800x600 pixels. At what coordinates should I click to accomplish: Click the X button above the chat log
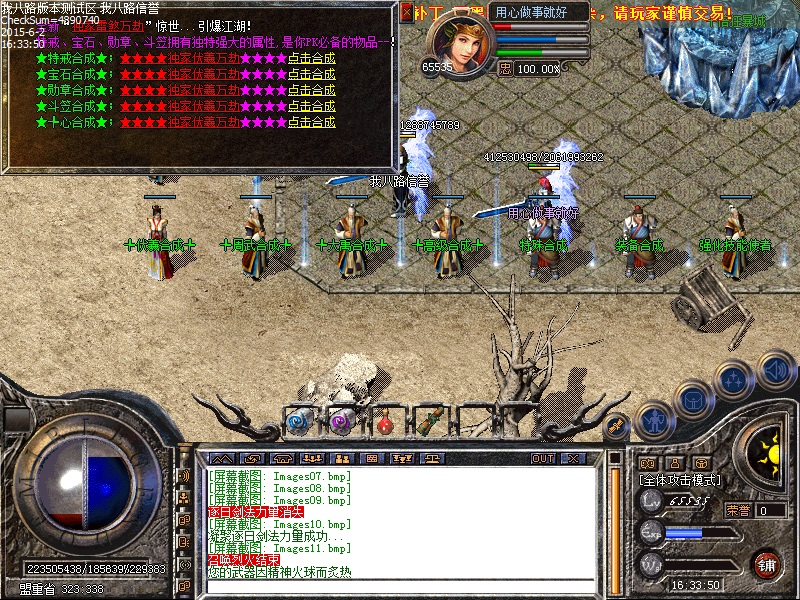click(572, 458)
